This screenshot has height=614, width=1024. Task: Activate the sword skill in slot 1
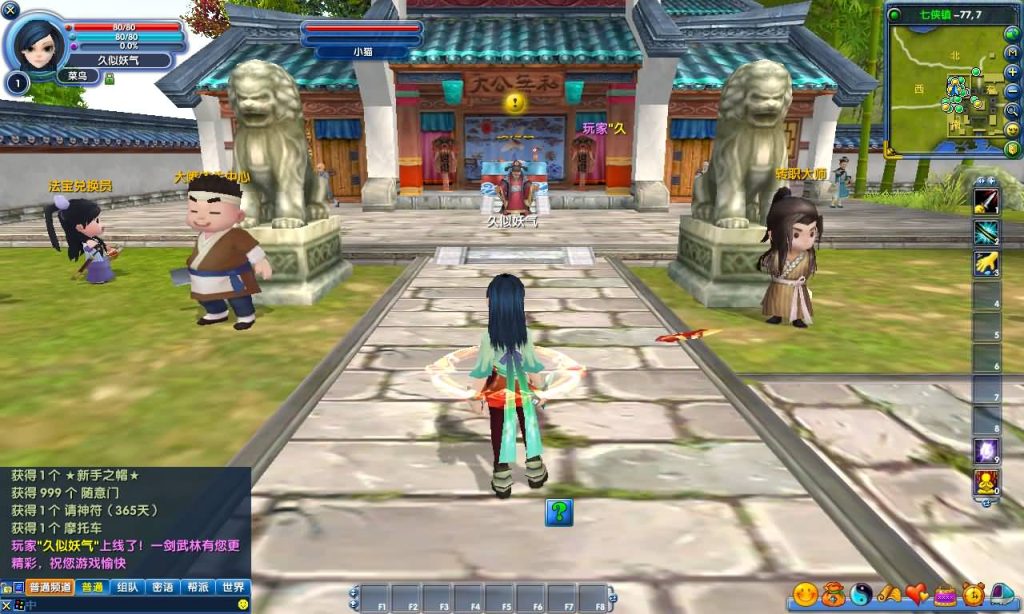click(986, 201)
